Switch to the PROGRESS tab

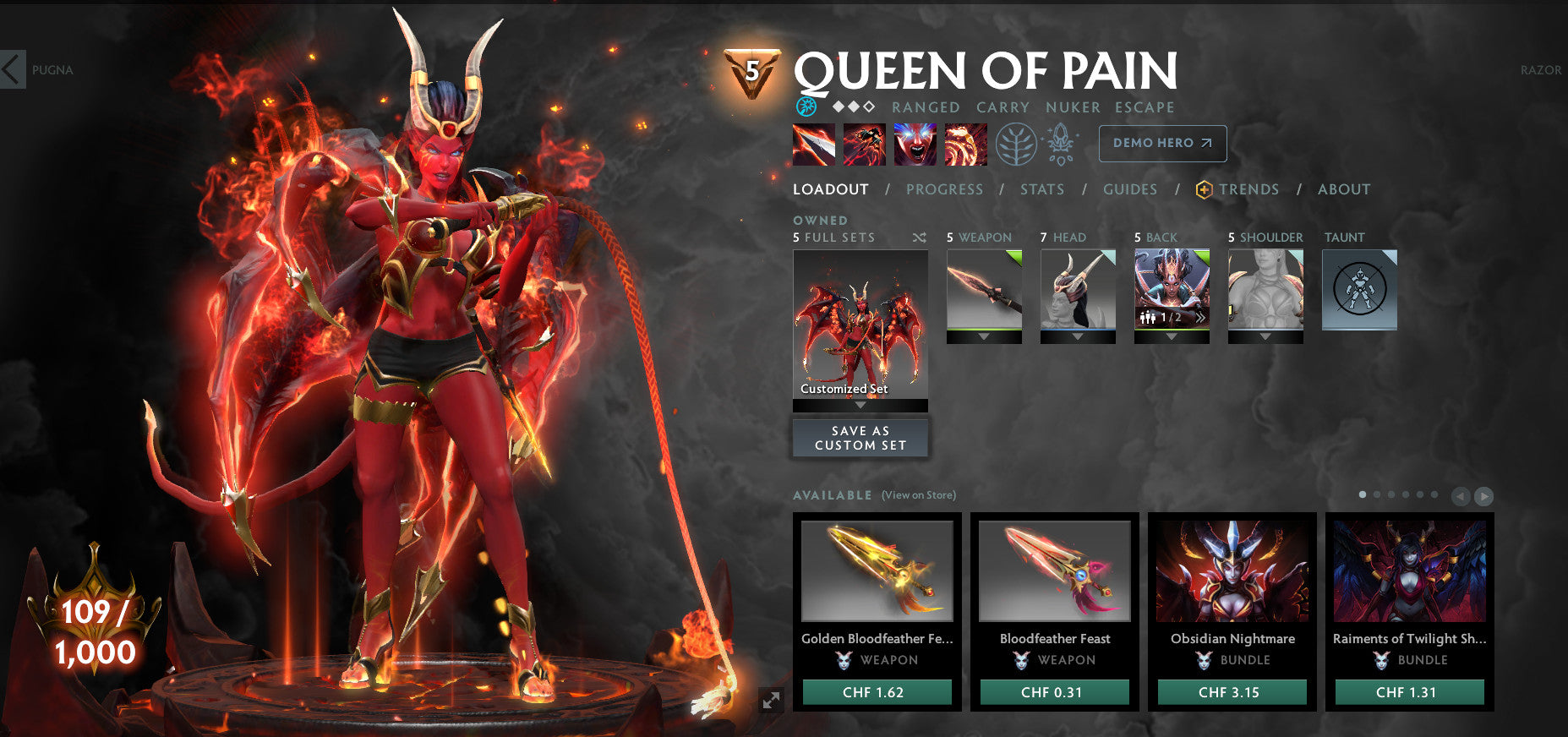[x=944, y=189]
